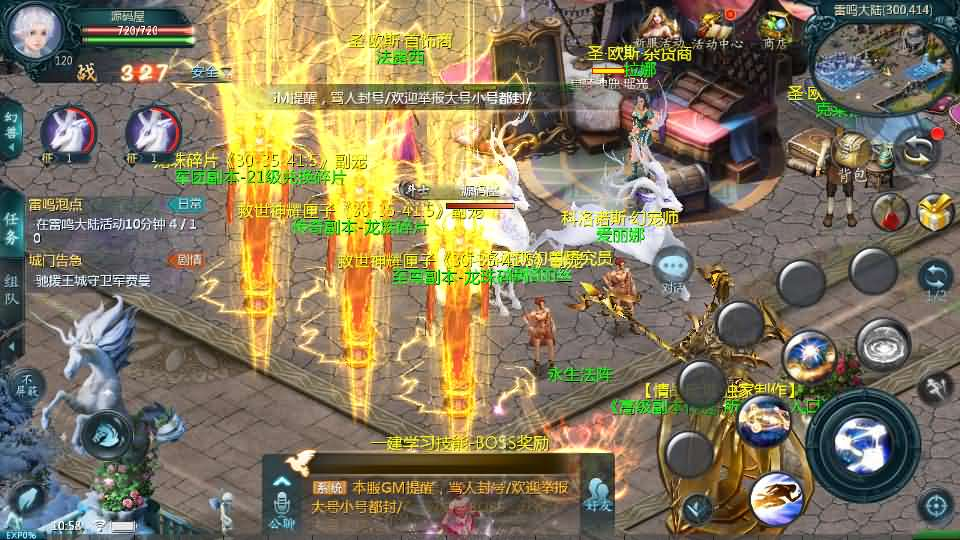Switch to the 组队 team tab

point(11,290)
